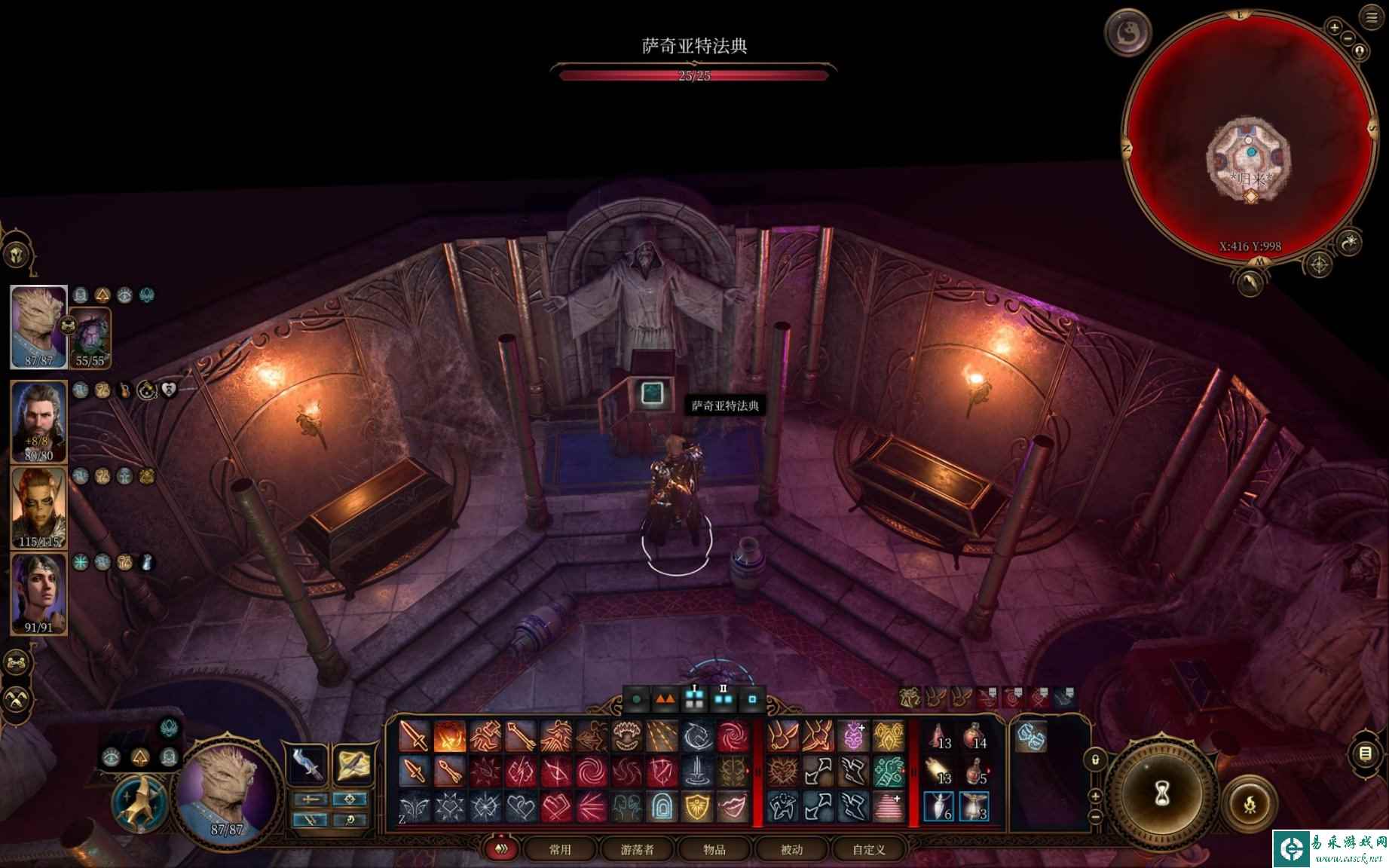Select the 被动 passives tab

click(791, 849)
